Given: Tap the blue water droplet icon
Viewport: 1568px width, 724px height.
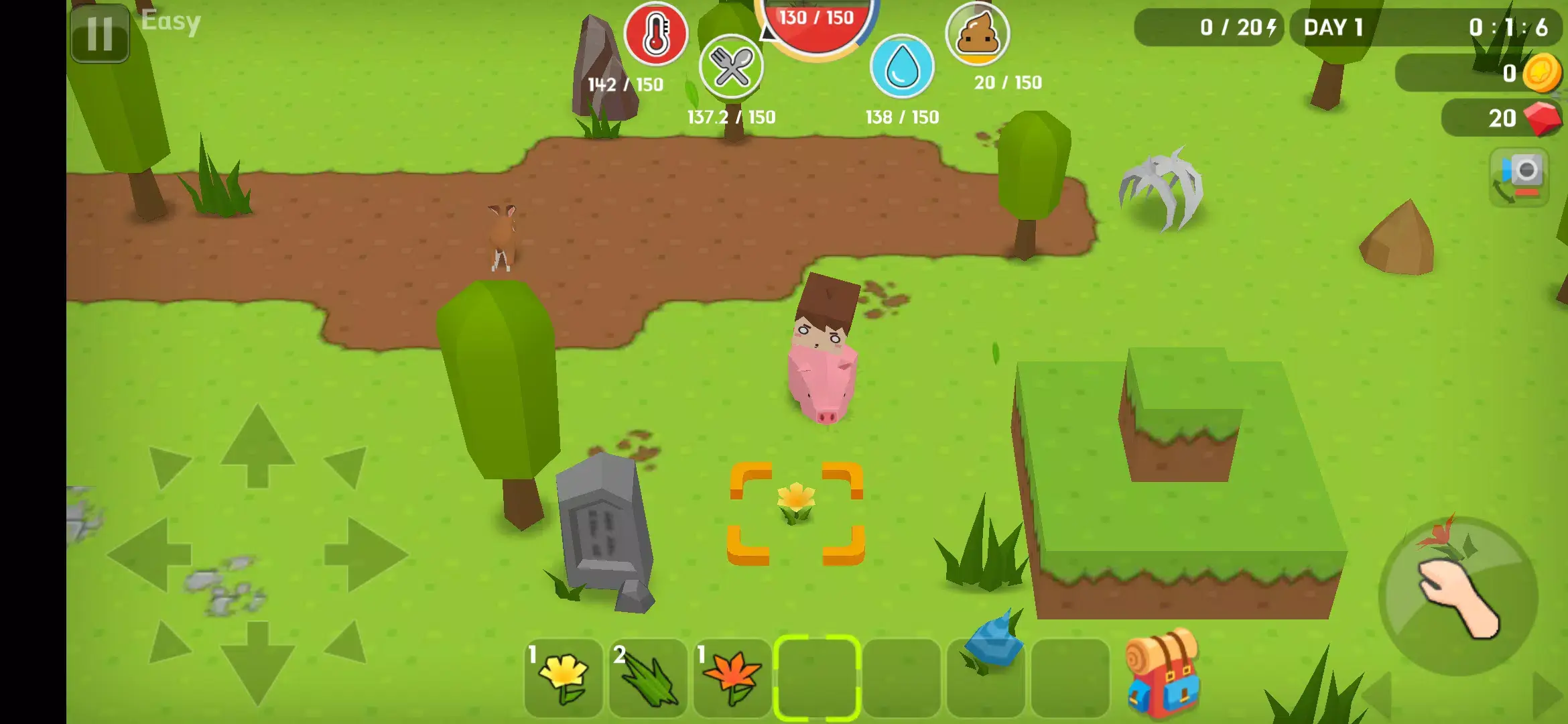Looking at the screenshot, I should click(901, 67).
